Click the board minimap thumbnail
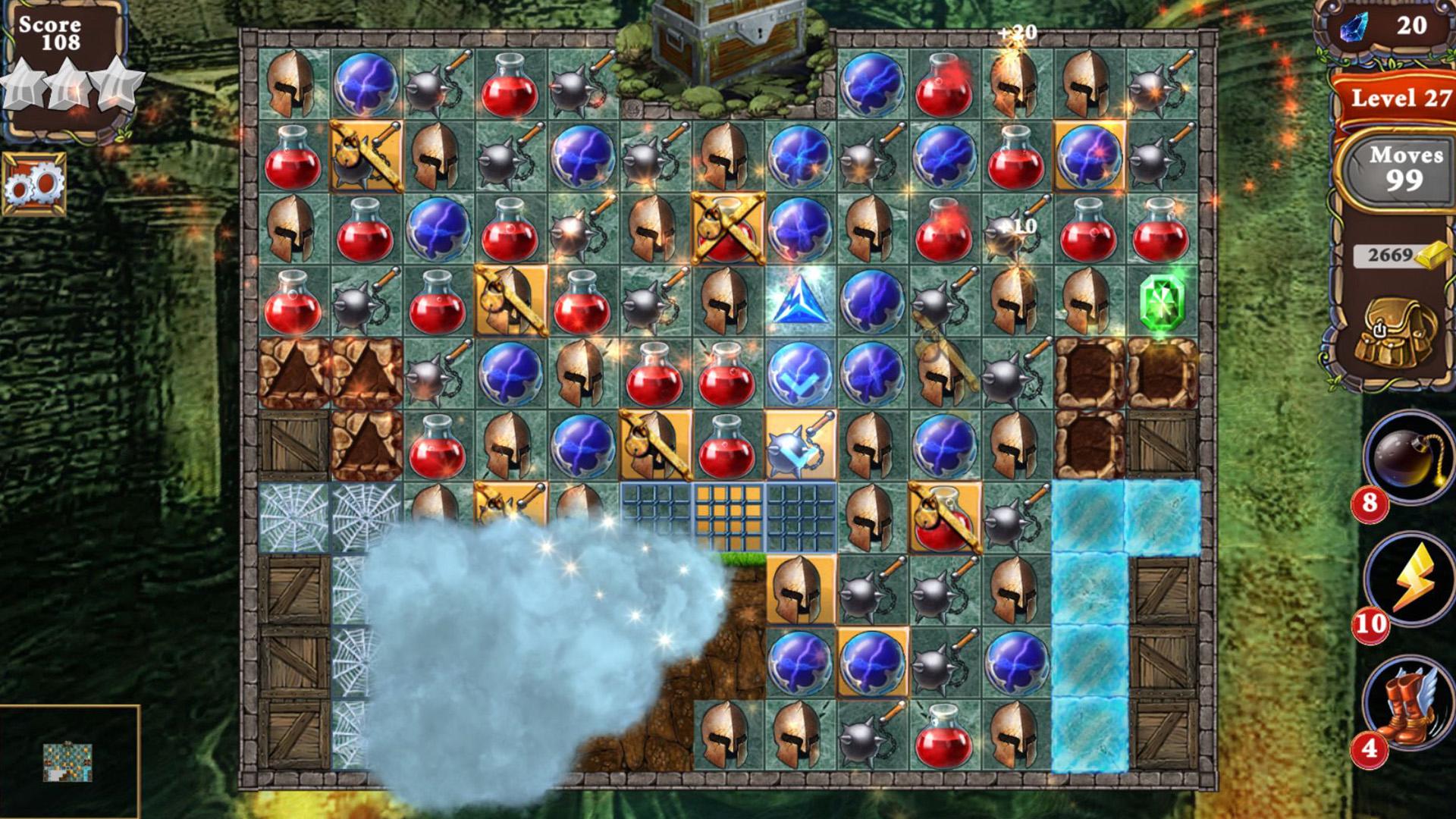This screenshot has height=819, width=1456. [67, 761]
